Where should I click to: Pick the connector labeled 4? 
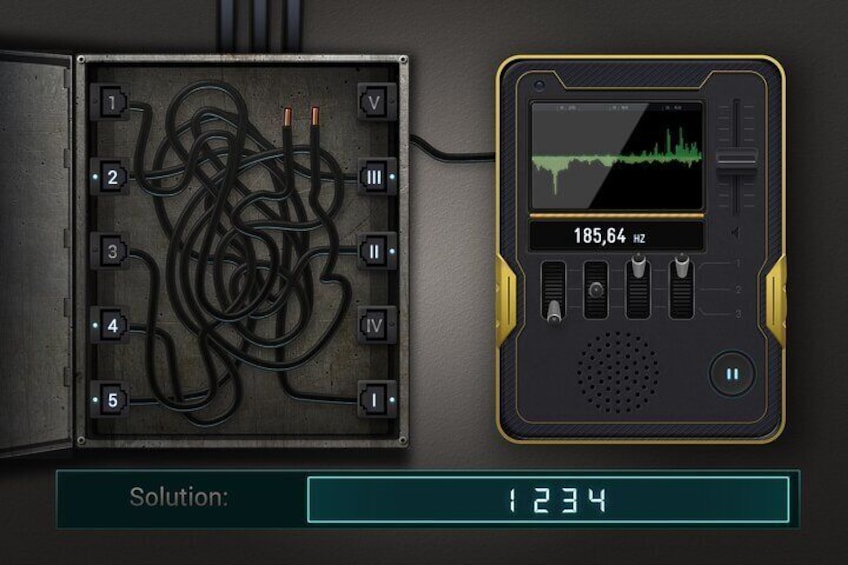coord(114,325)
